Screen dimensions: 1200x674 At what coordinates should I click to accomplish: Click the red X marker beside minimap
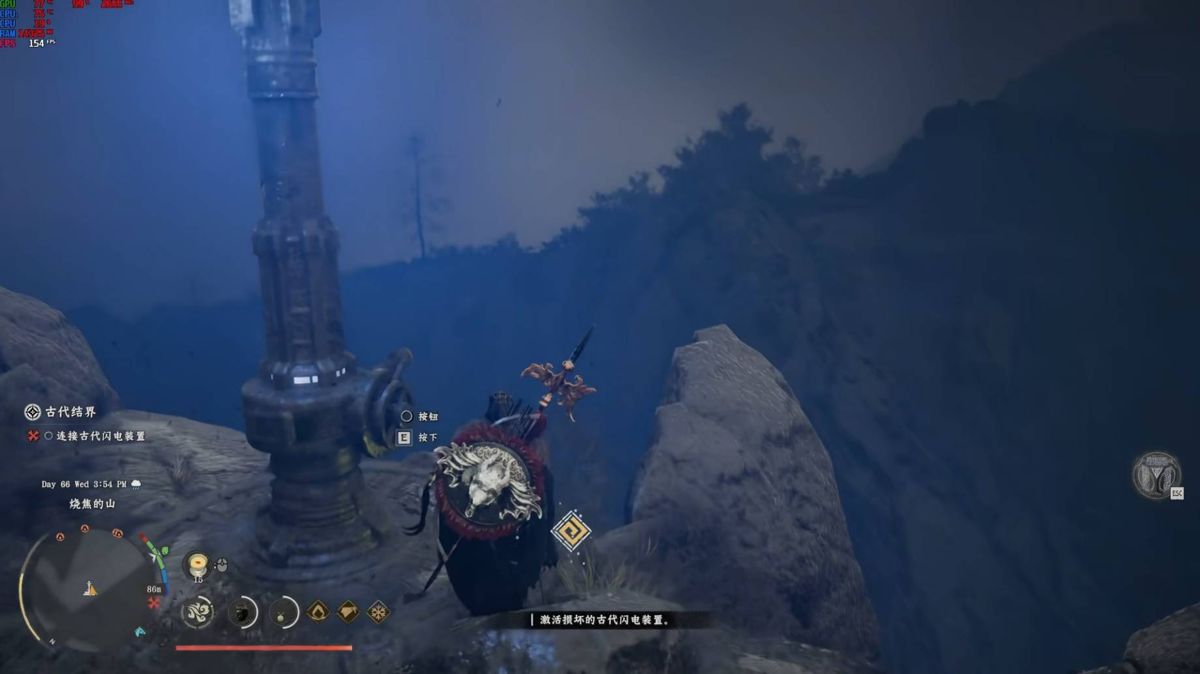pos(154,603)
